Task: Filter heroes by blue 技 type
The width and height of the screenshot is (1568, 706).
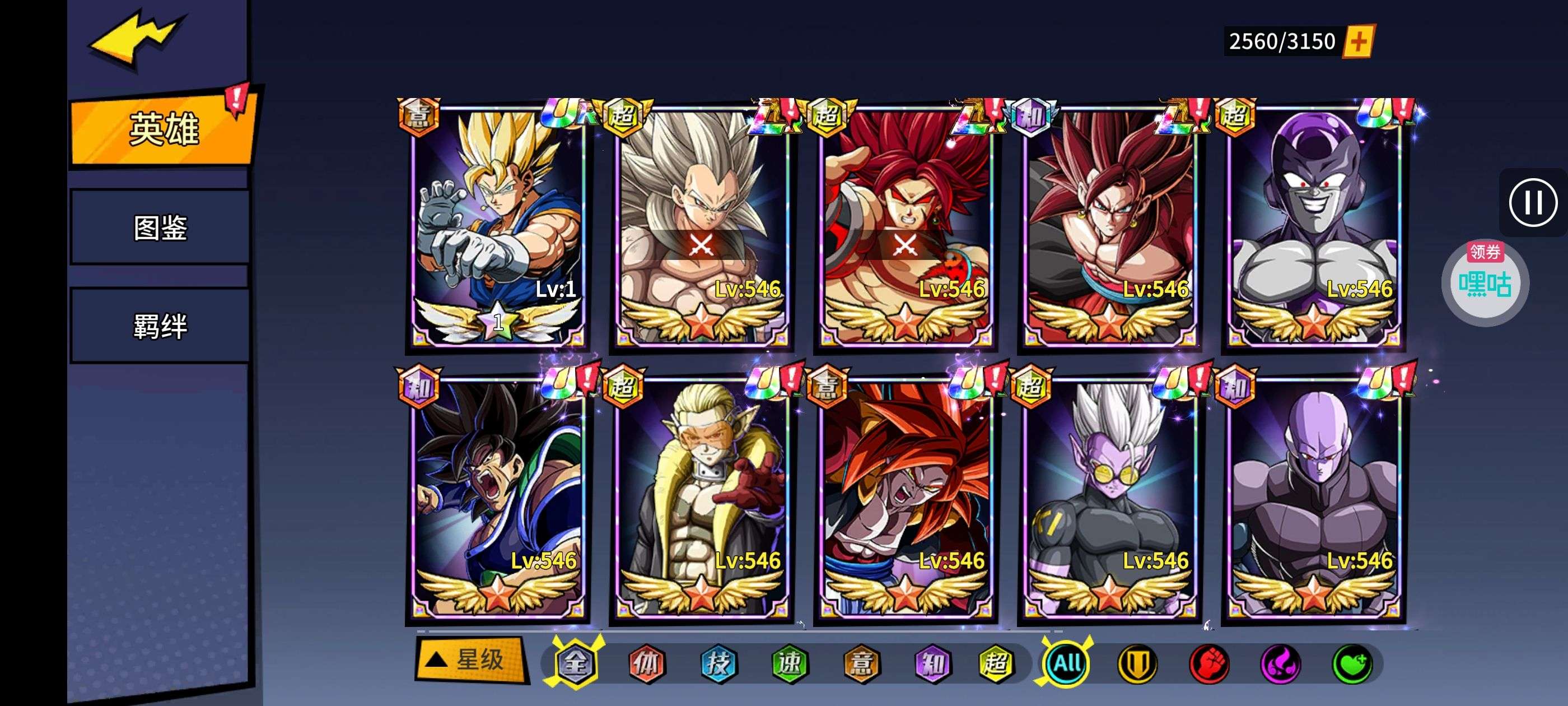Action: coord(718,663)
